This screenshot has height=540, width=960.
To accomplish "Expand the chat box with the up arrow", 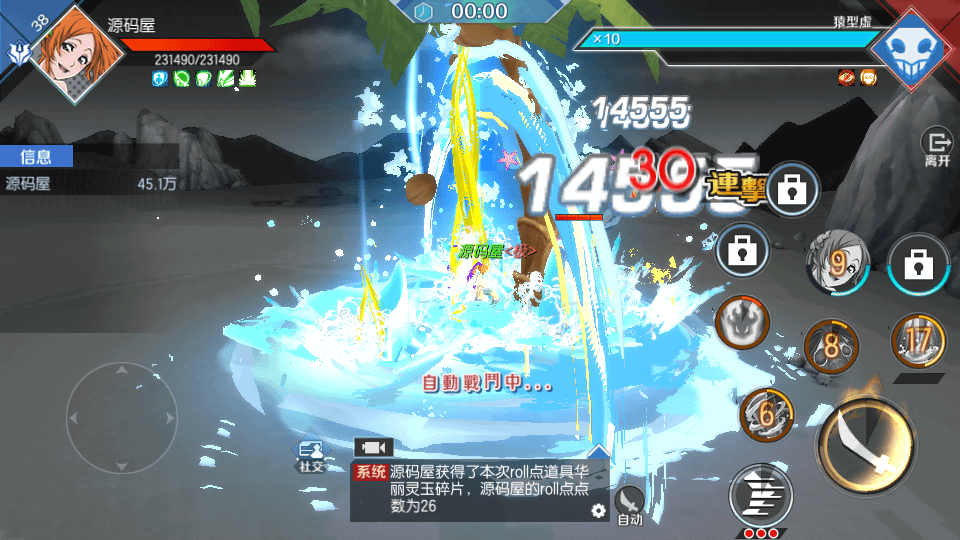I will [599, 452].
